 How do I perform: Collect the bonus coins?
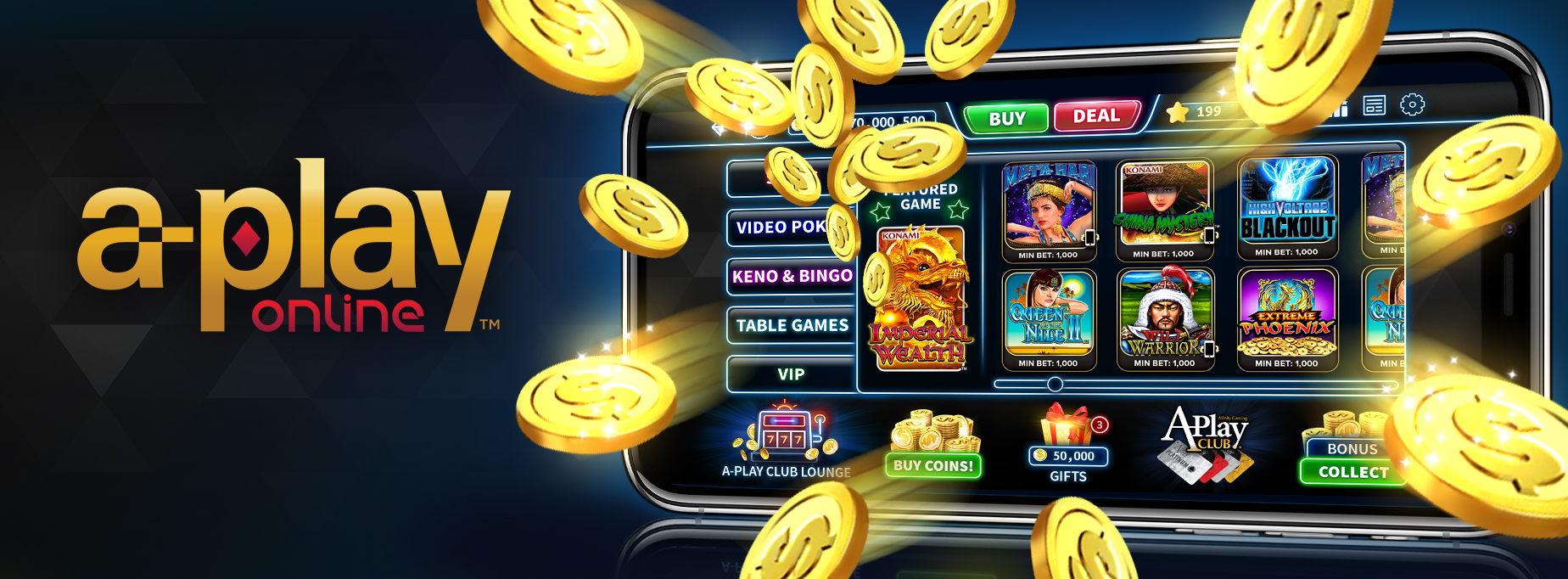tap(1352, 472)
